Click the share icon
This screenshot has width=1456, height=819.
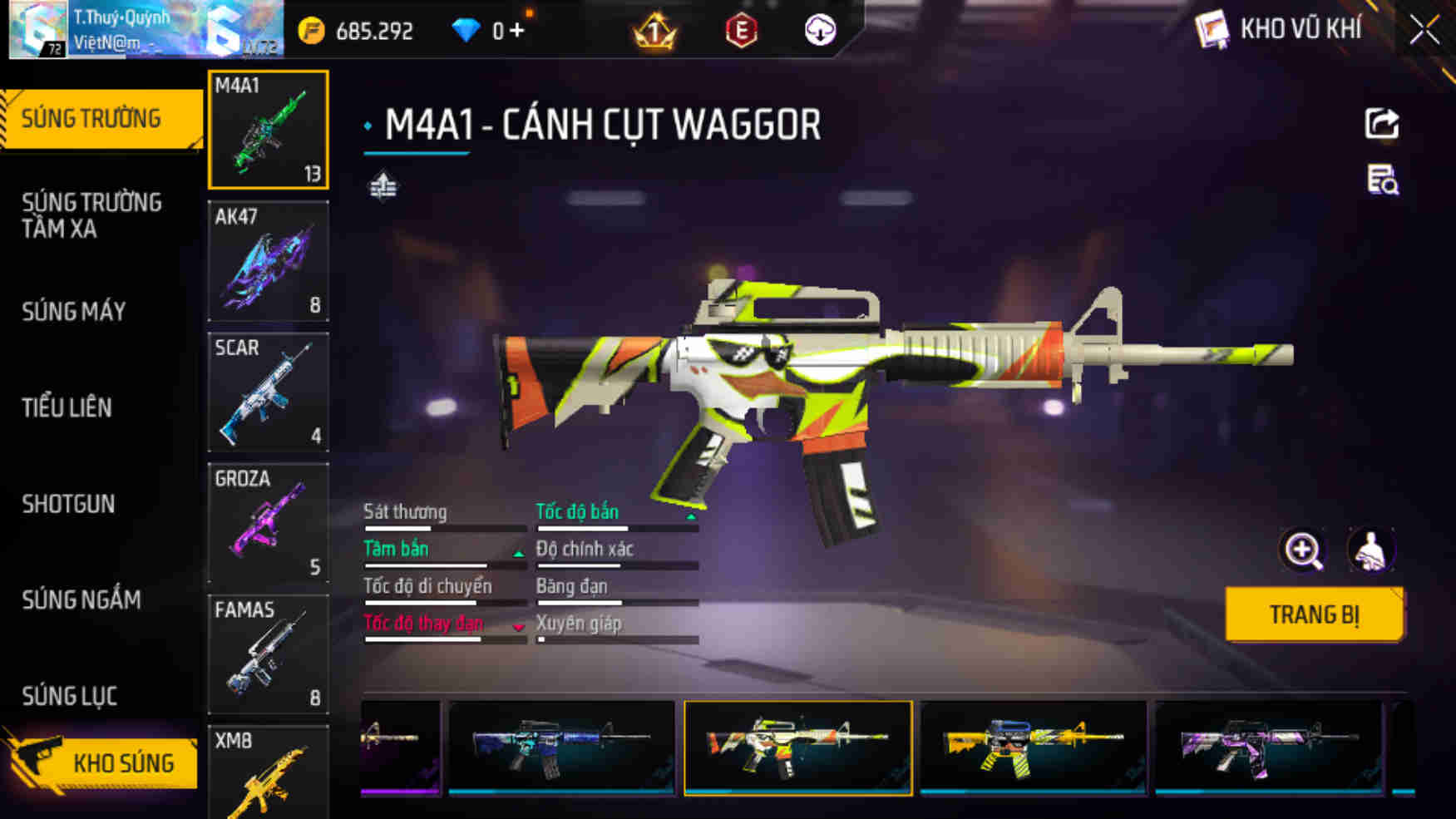(x=1382, y=124)
